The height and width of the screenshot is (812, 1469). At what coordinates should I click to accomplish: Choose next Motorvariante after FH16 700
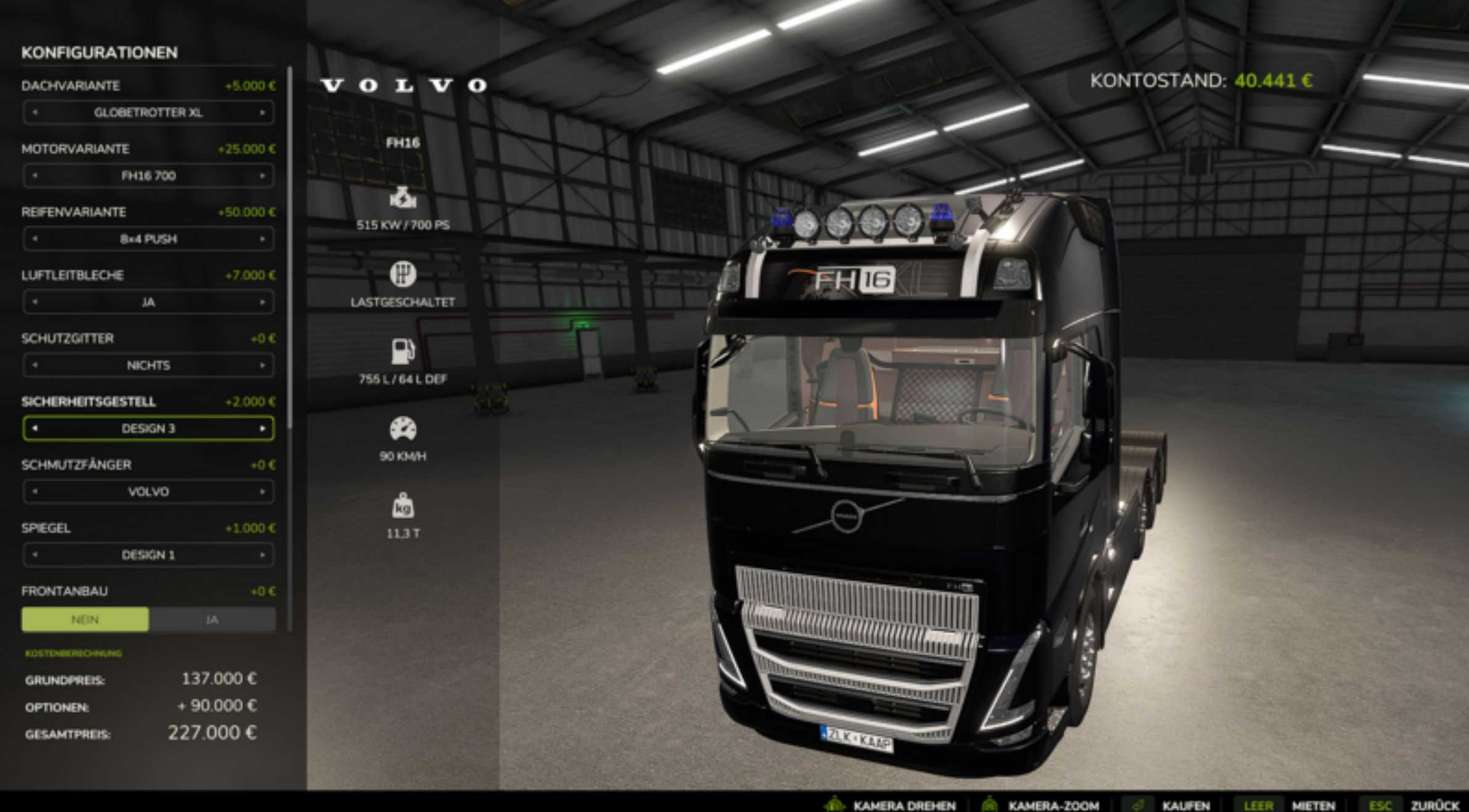click(x=262, y=176)
